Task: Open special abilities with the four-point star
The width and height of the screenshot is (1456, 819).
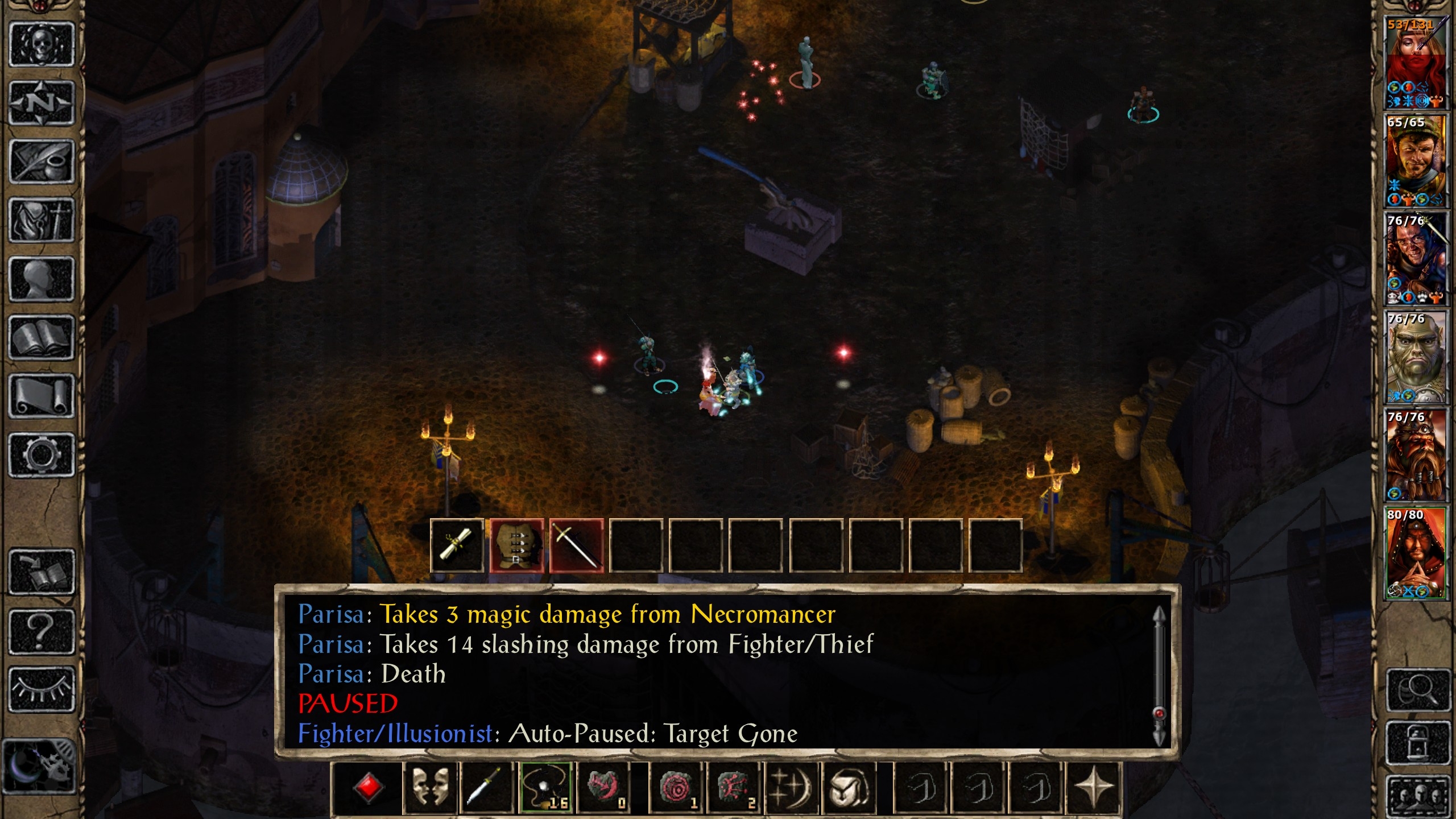Action: point(1093,788)
